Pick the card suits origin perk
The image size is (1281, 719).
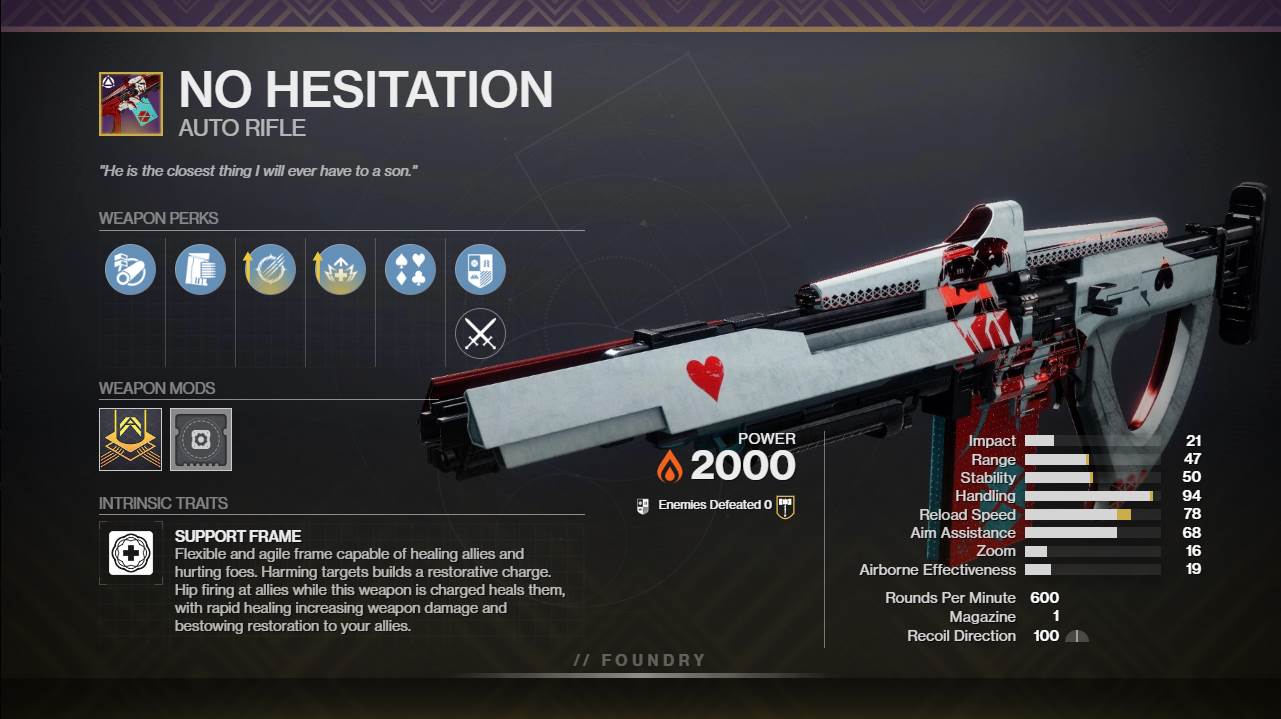tap(410, 270)
